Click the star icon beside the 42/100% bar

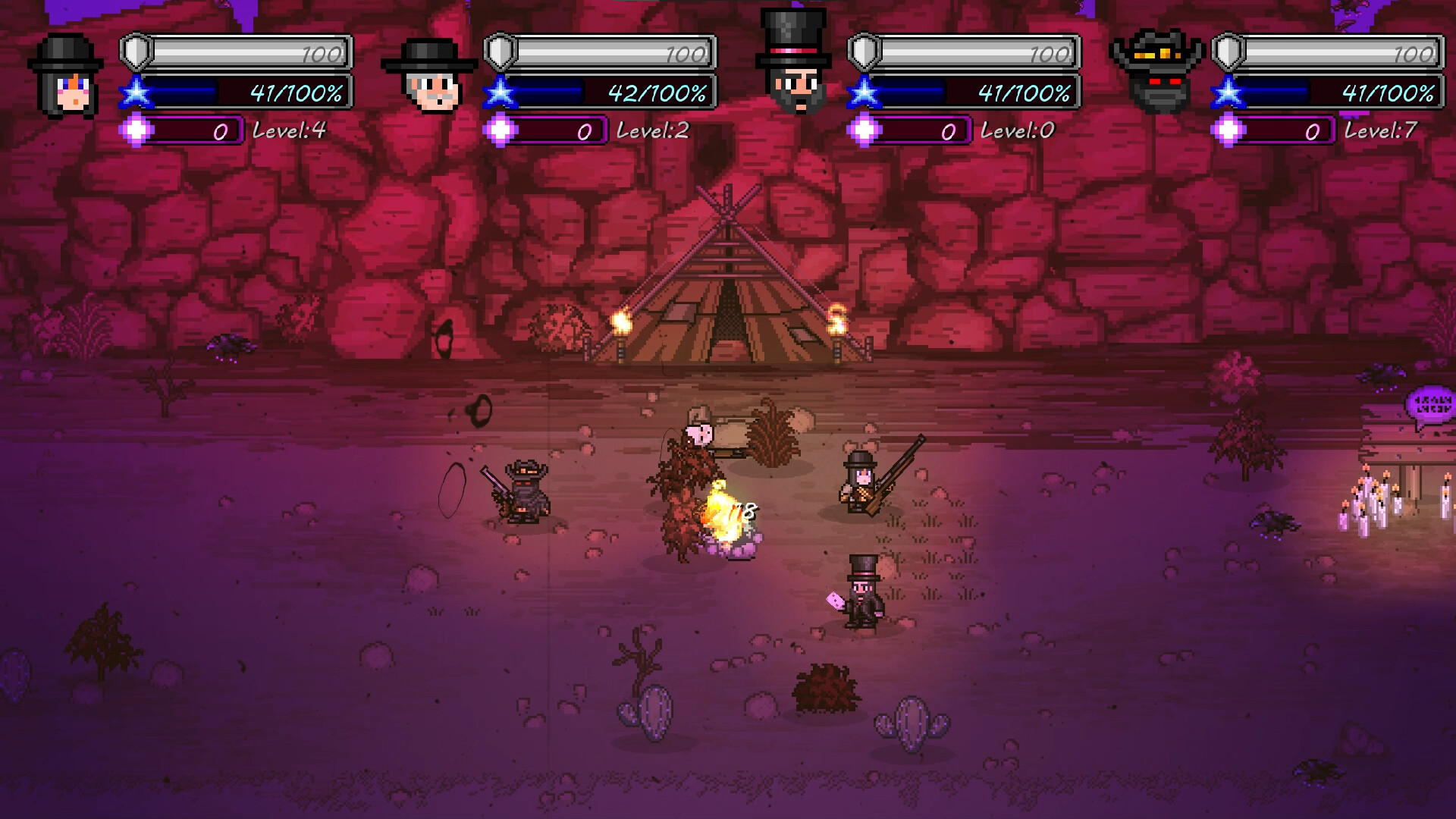[499, 94]
